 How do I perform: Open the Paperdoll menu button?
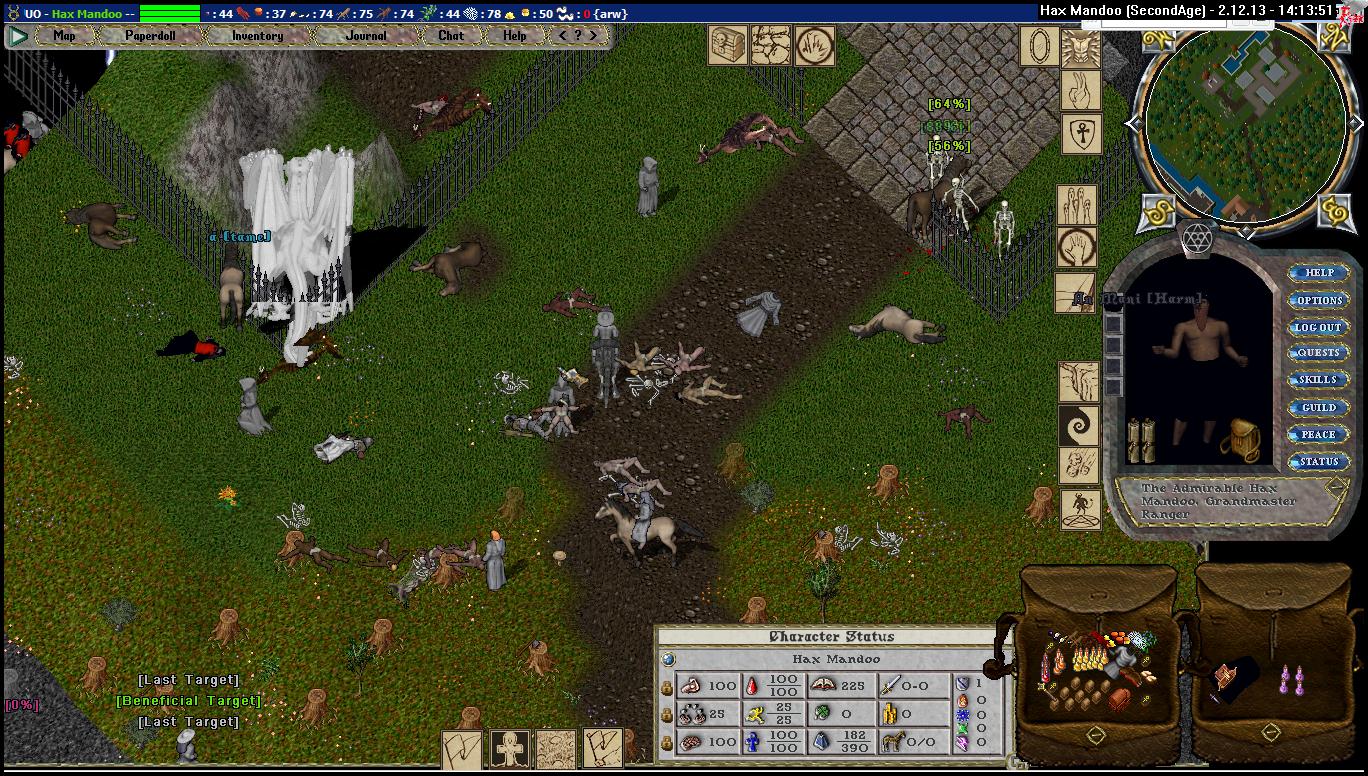149,35
